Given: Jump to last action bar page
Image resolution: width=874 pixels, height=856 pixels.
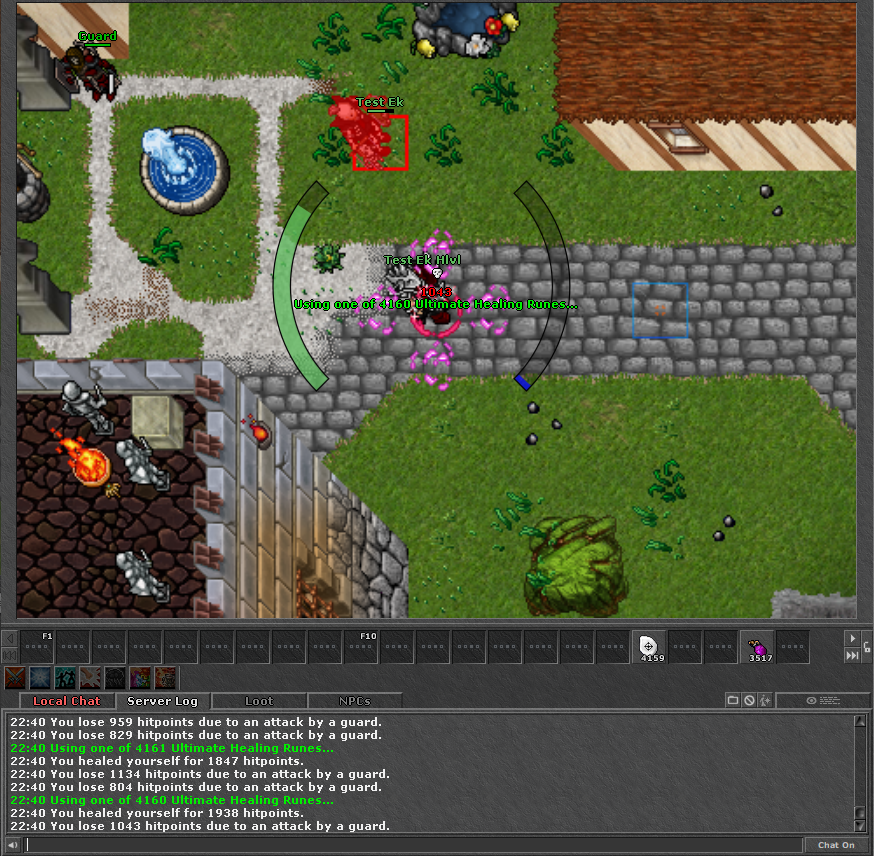Looking at the screenshot, I should [x=852, y=656].
